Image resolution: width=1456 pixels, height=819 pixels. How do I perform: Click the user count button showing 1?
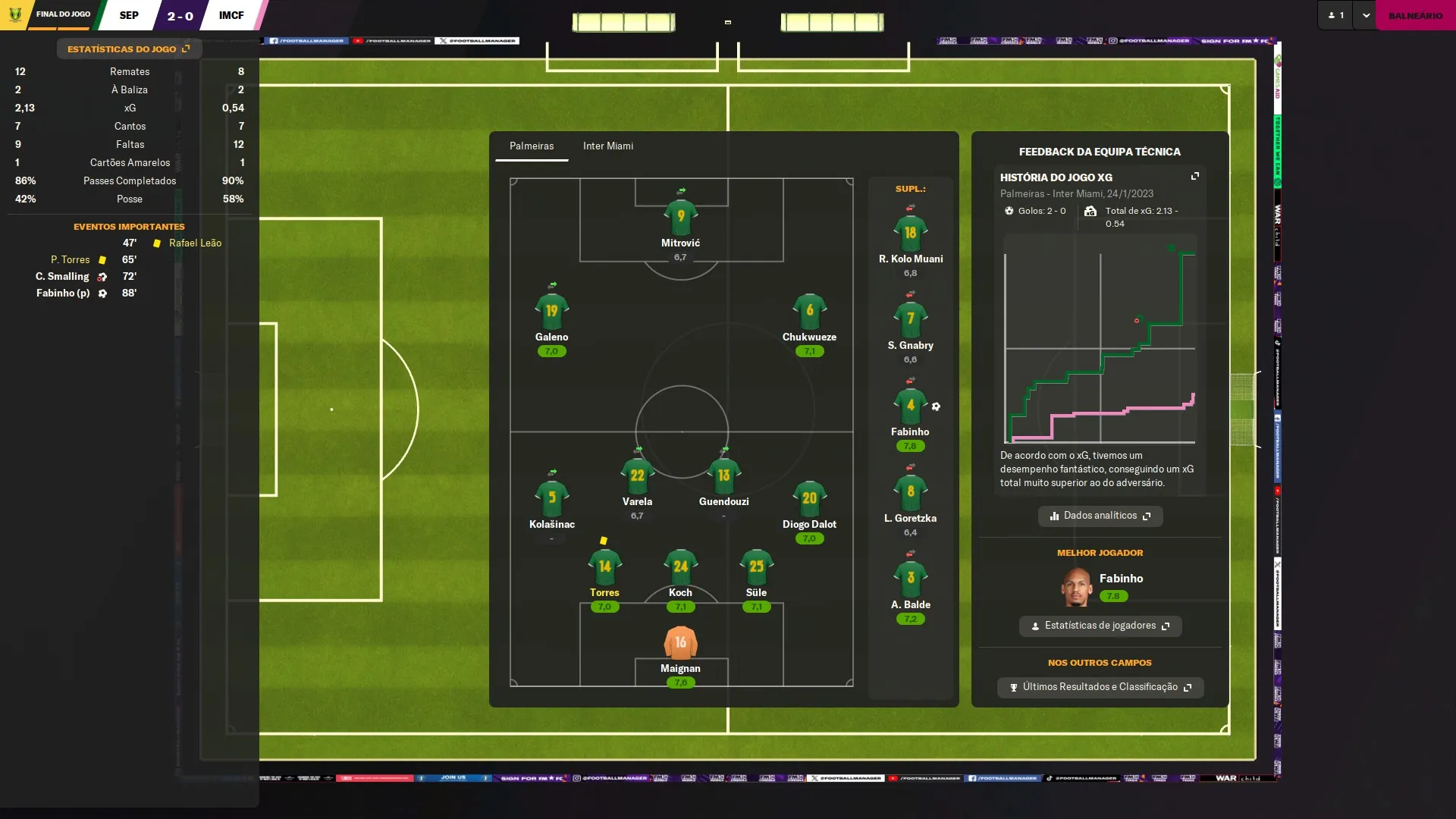pos(1336,15)
